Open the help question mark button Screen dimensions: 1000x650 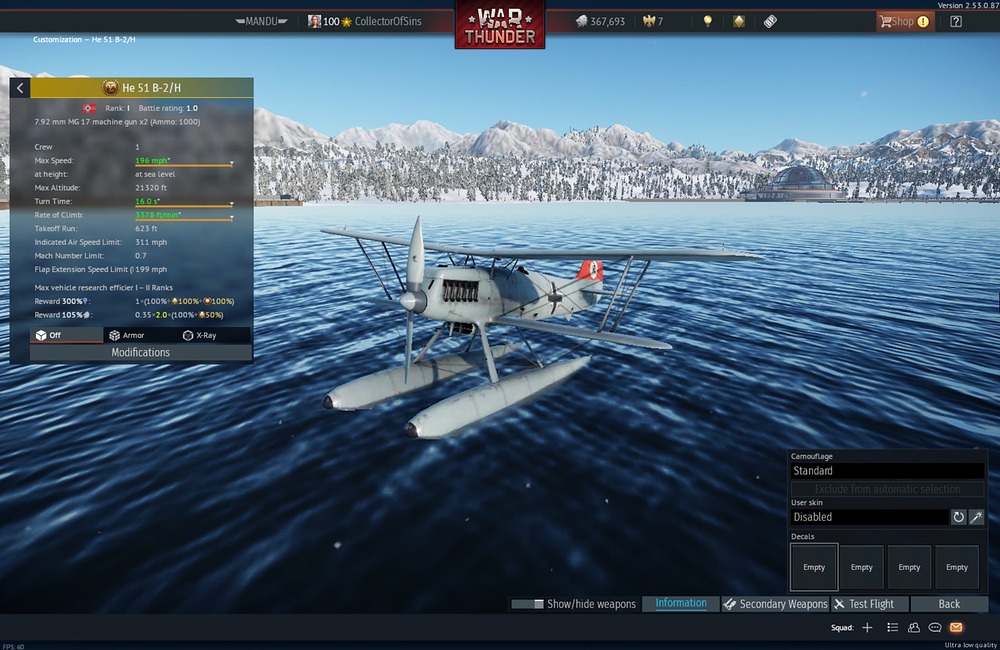pos(956,21)
